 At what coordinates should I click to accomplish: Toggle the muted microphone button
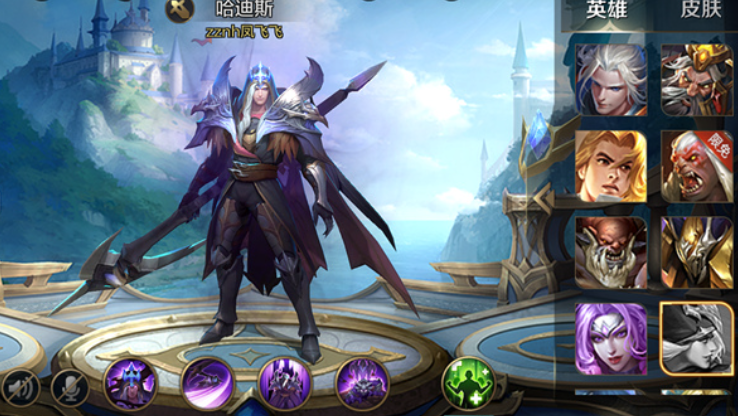pos(69,386)
